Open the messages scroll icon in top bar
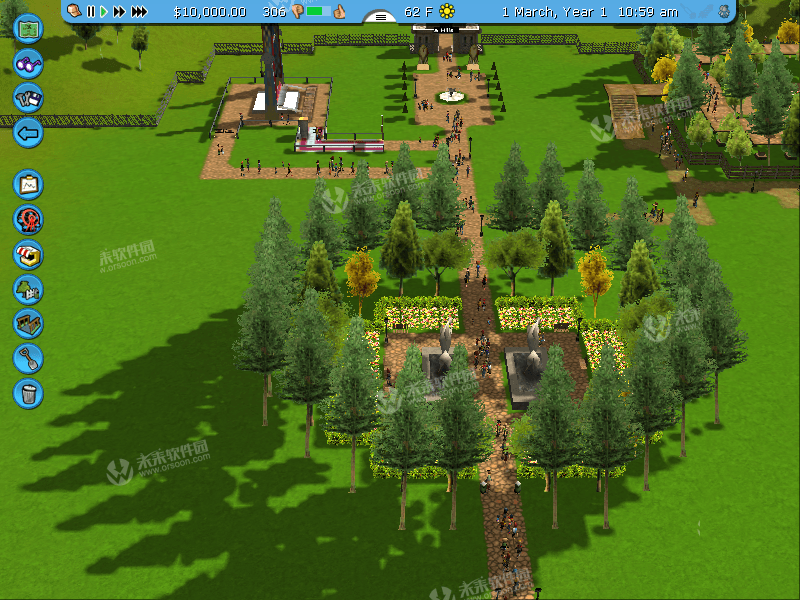Image resolution: width=800 pixels, height=600 pixels. tap(74, 12)
